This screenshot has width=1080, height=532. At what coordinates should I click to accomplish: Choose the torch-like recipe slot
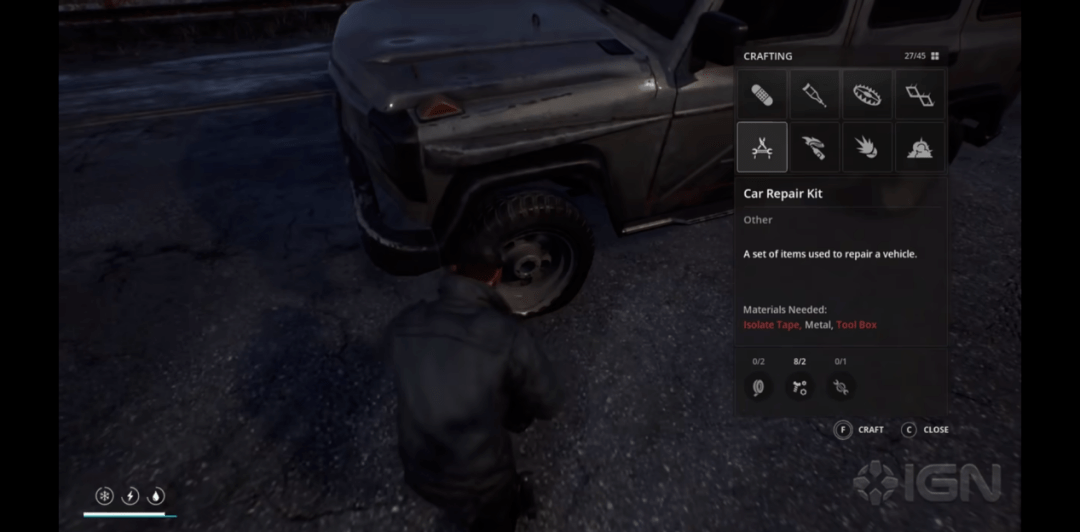[814, 147]
